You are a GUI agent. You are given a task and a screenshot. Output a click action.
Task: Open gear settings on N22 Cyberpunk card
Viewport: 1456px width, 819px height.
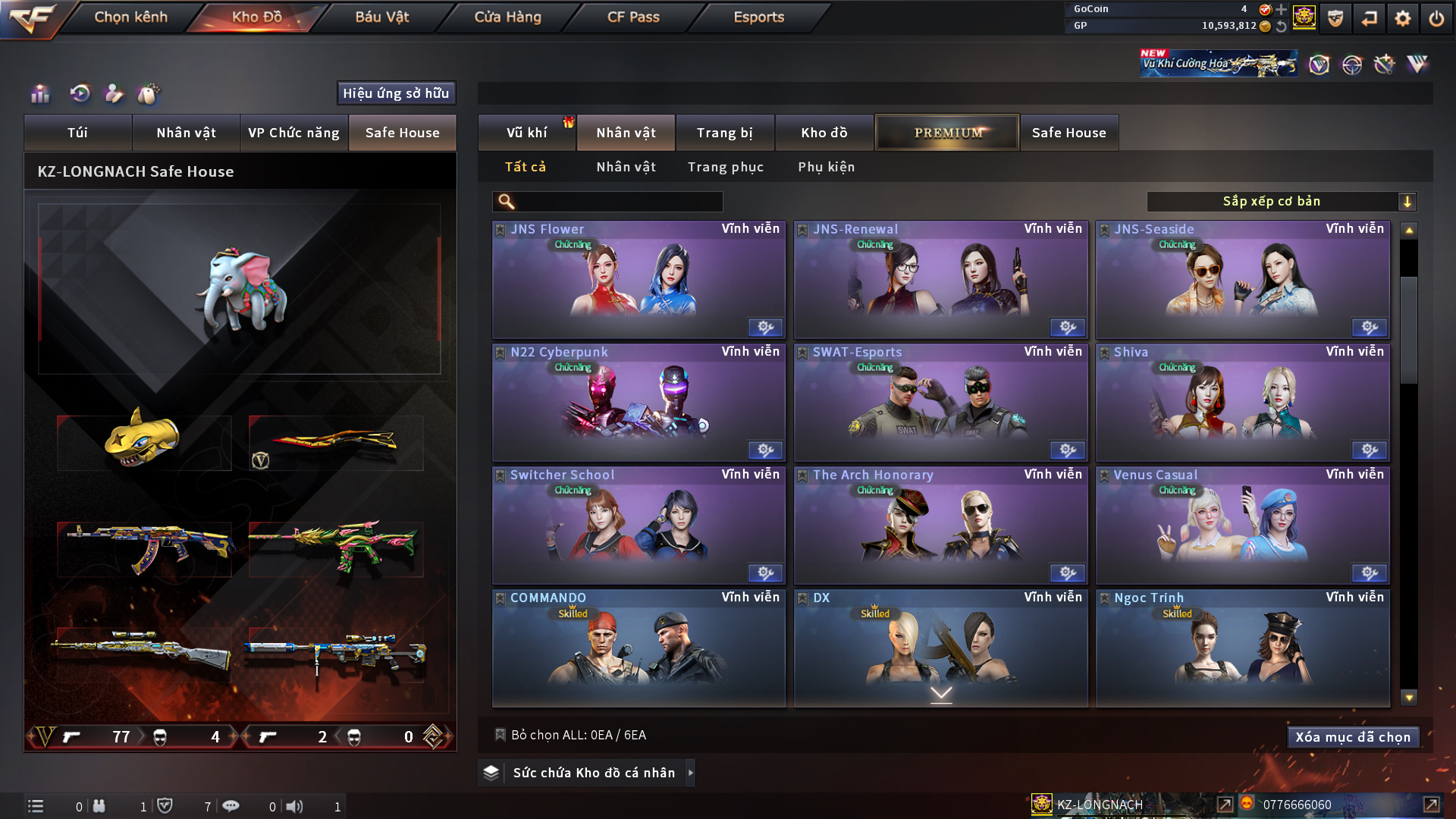pos(765,450)
